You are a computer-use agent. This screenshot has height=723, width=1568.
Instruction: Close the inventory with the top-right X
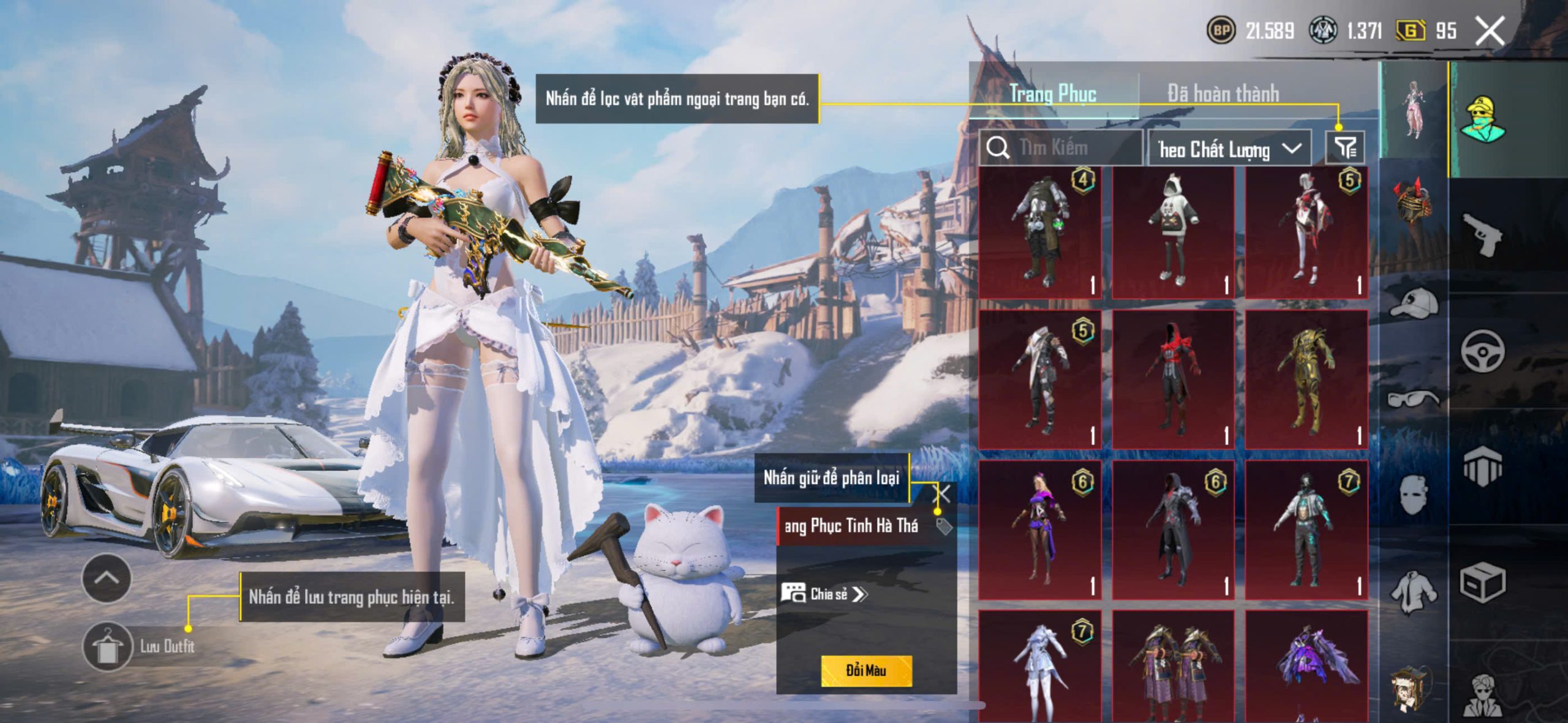pyautogui.click(x=1490, y=31)
